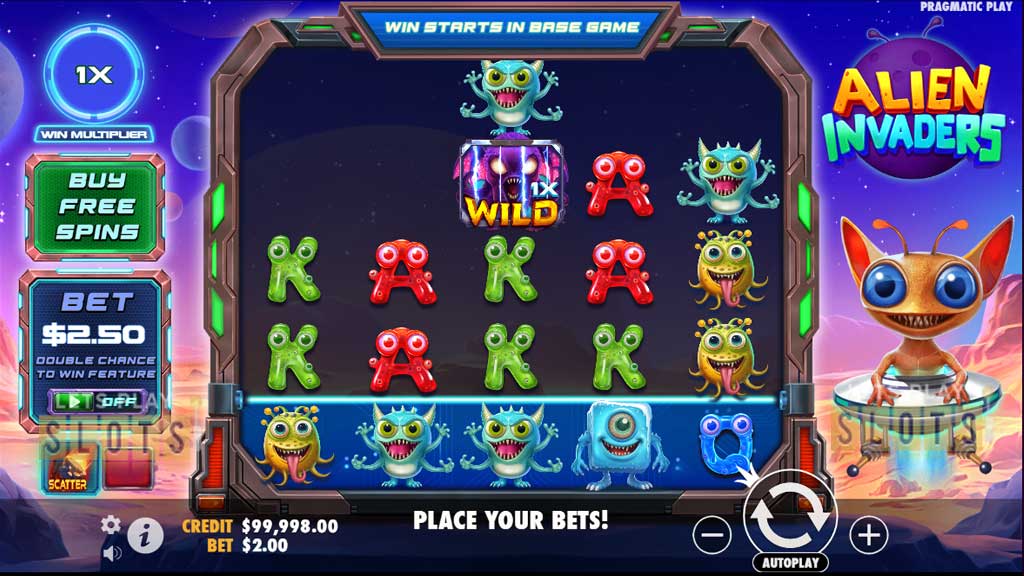Viewport: 1024px width, 576px height.
Task: Decrease the bet with the minus button
Action: point(712,536)
